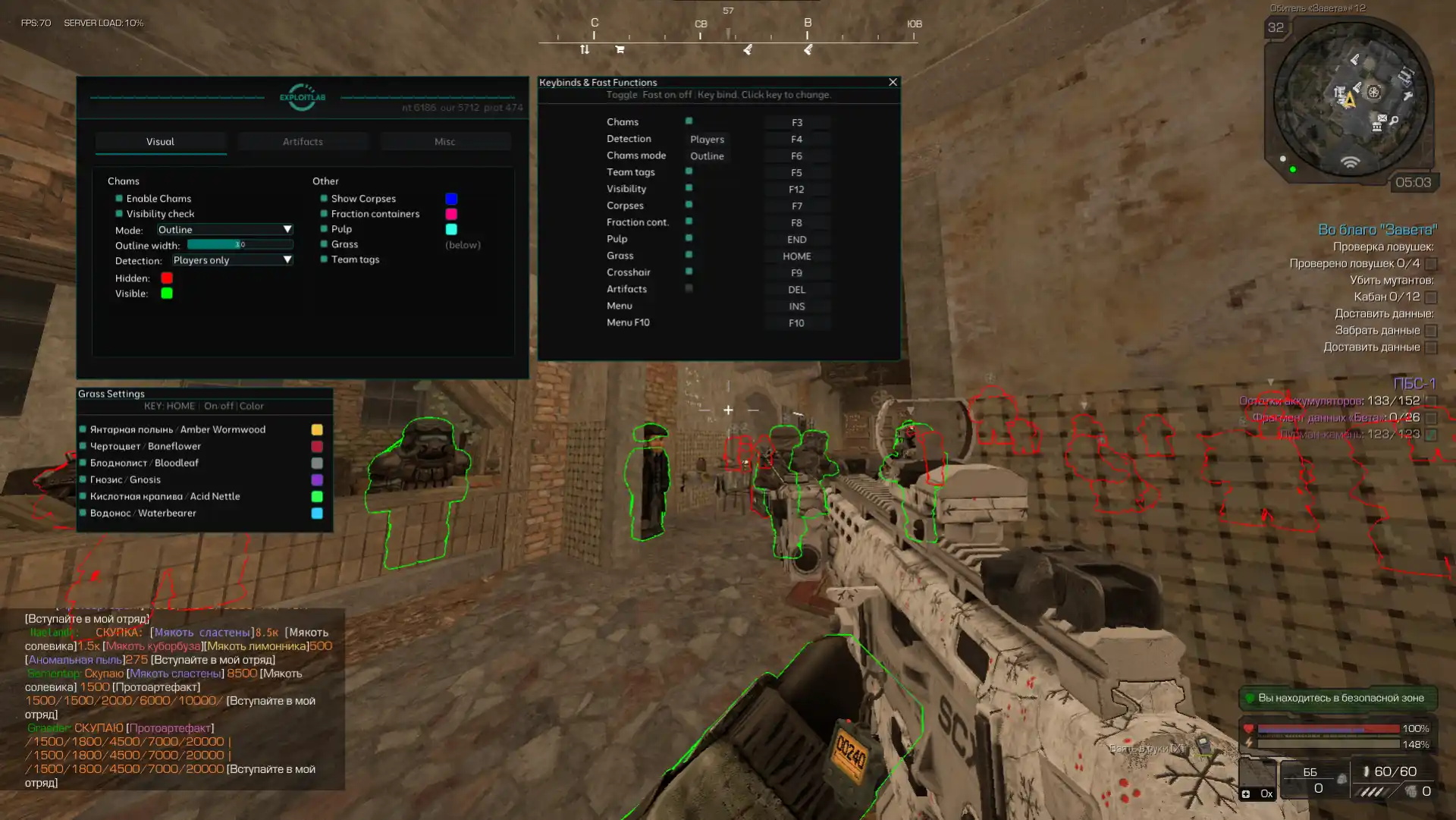Viewport: 1456px width, 820px height.
Task: Toggle the Visibility check checkbox
Action: coord(119,214)
